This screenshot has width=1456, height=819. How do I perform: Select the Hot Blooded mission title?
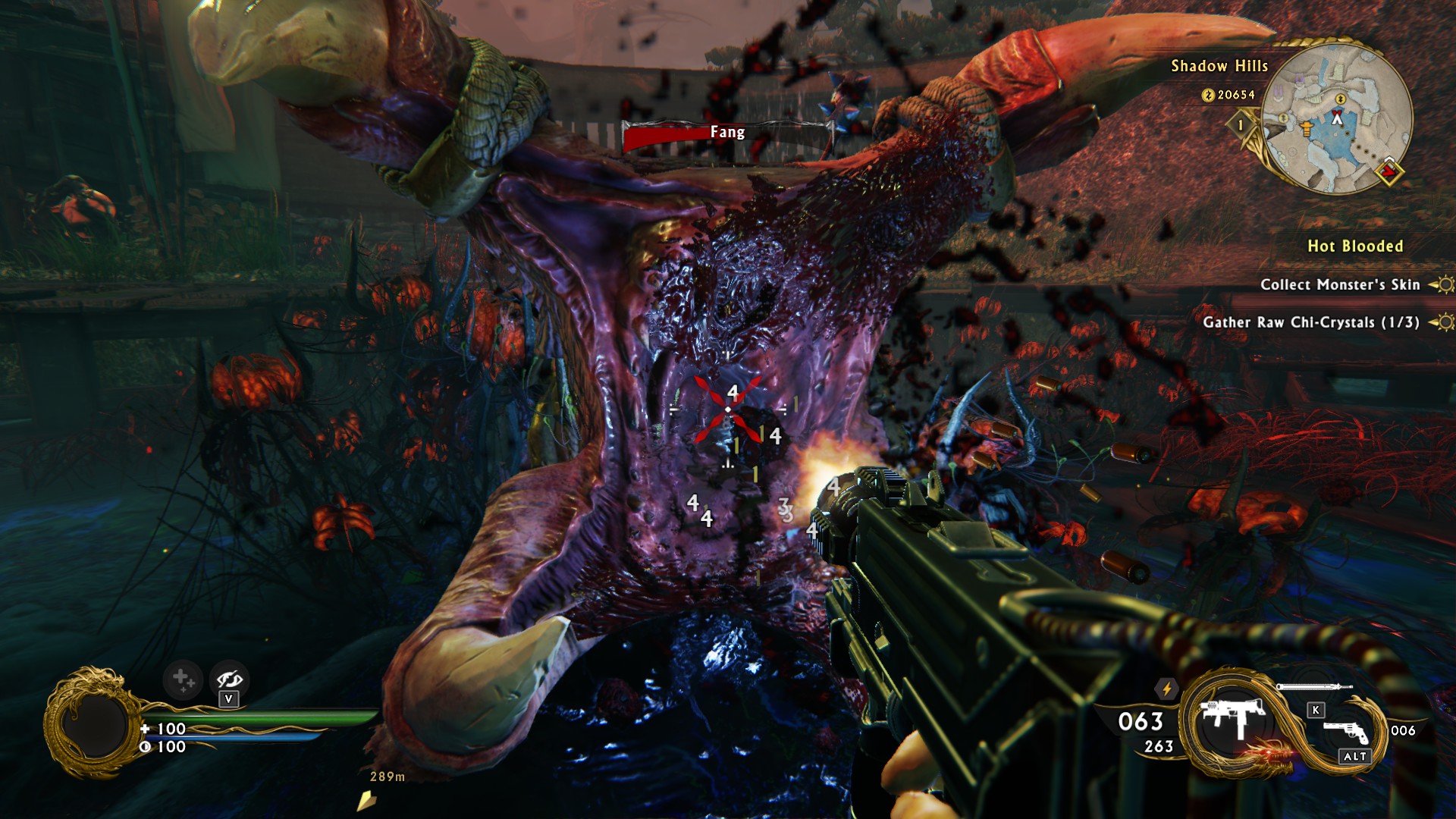tap(1354, 246)
